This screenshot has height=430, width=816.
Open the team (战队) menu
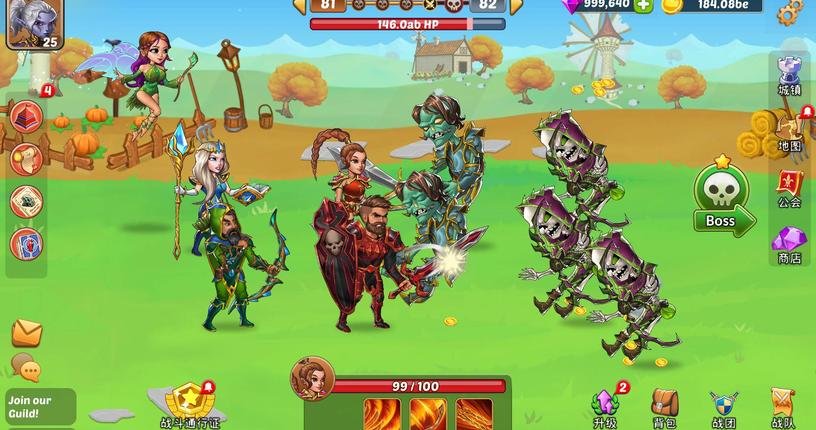[x=783, y=407]
